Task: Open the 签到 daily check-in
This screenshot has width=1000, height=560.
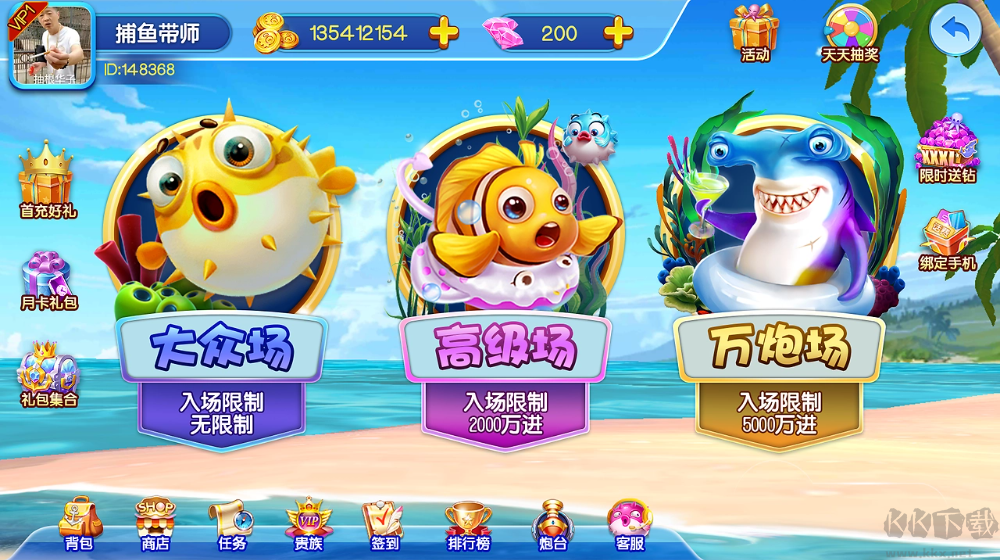Action: (384, 523)
